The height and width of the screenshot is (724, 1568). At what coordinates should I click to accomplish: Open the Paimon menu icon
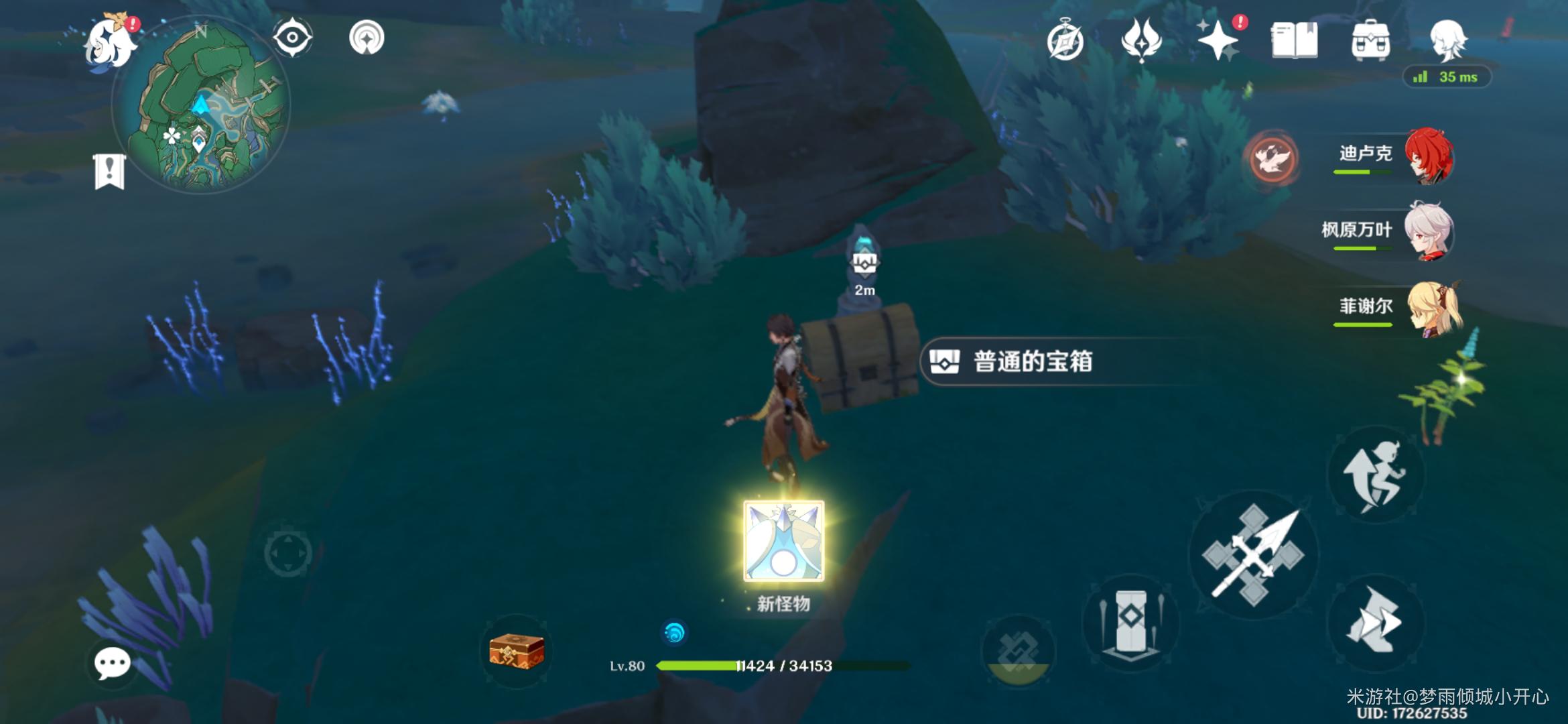point(109,42)
